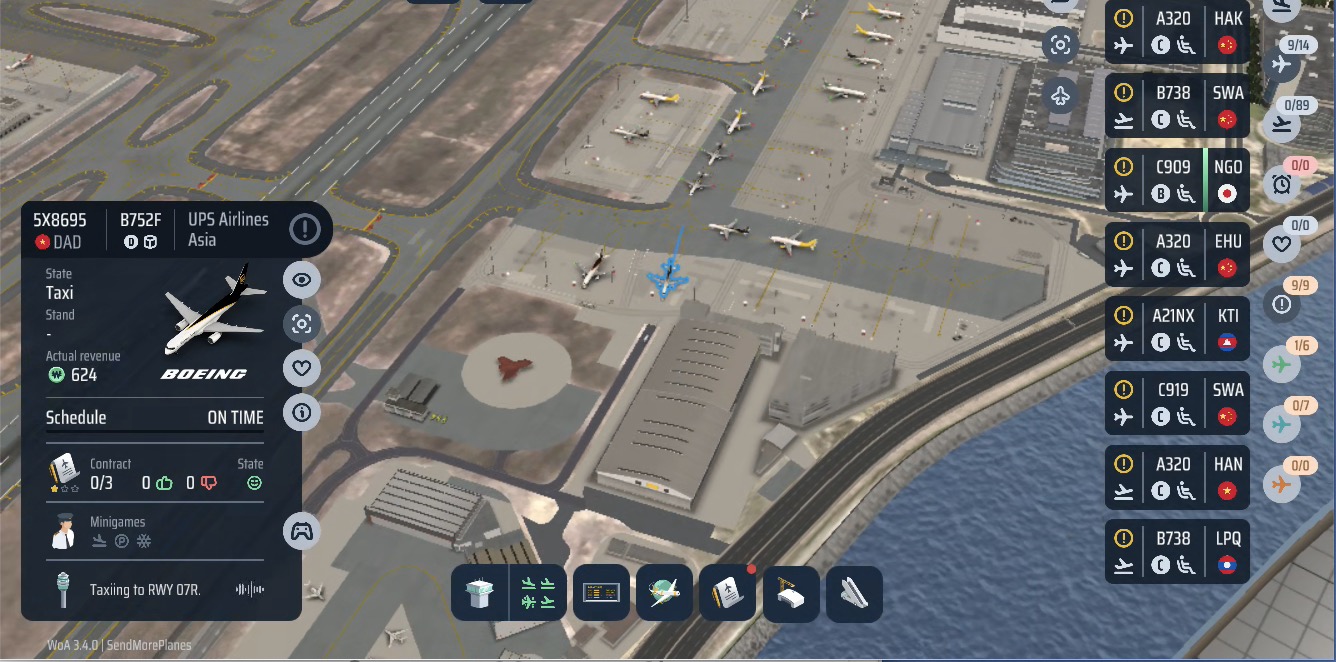Toggle the eye view button for flight 5X8695
The width and height of the screenshot is (1336, 662).
tap(302, 280)
